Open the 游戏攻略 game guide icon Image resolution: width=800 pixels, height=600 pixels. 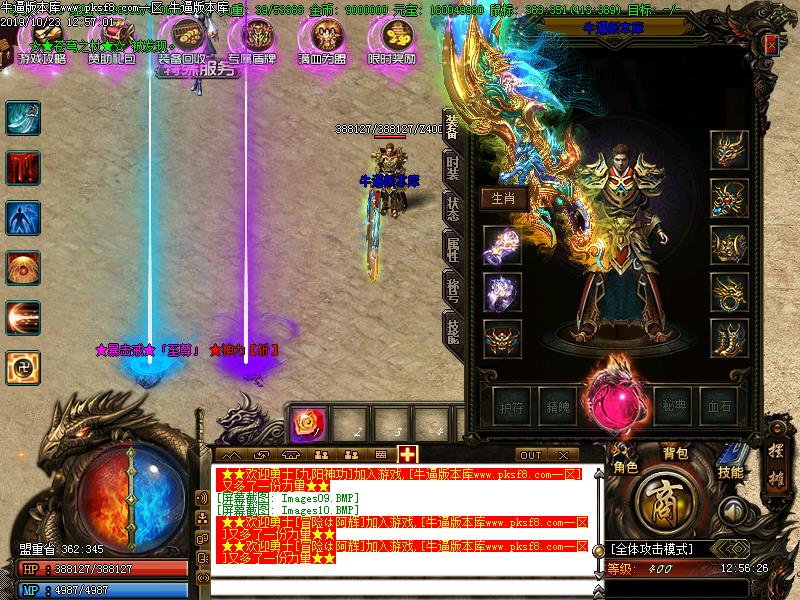[x=42, y=40]
